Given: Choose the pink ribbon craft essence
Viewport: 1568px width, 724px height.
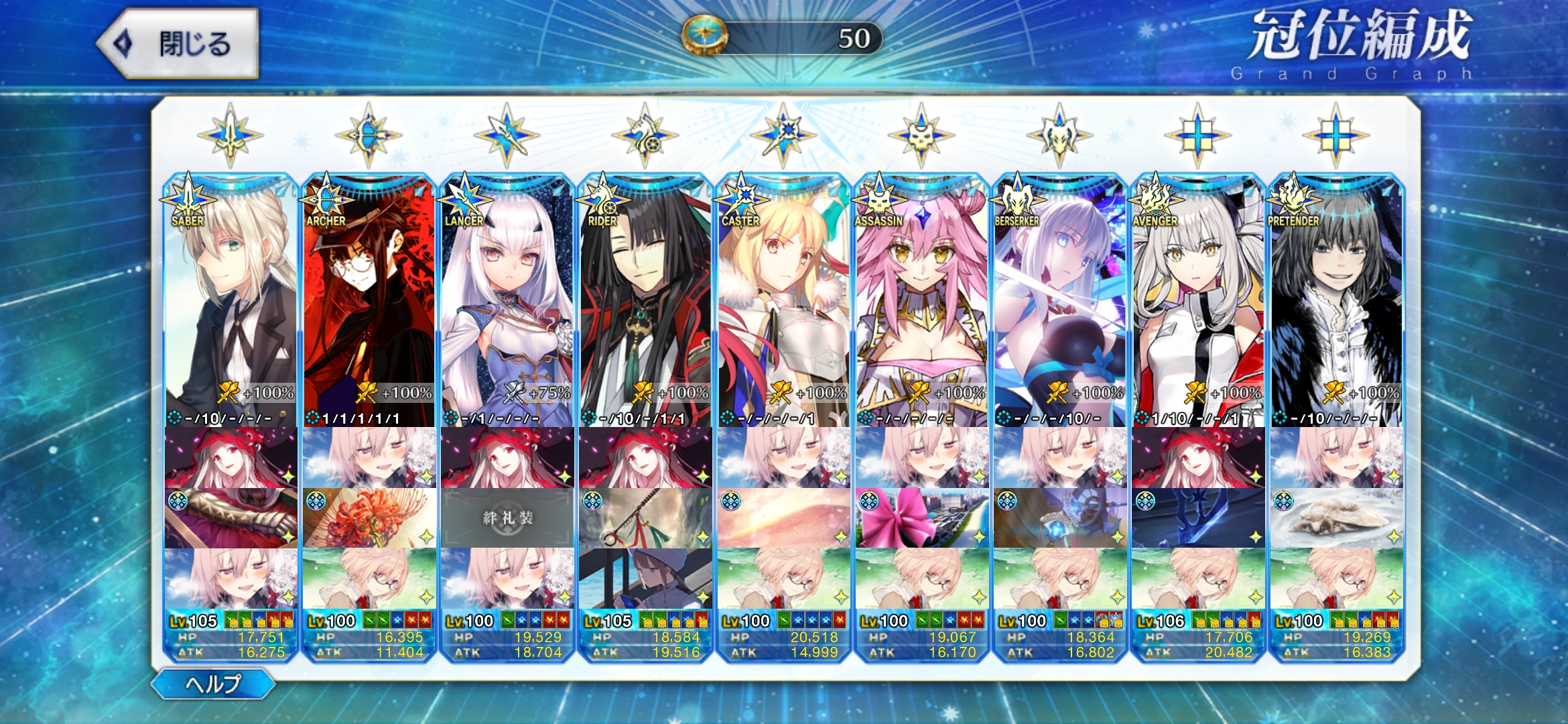Looking at the screenshot, I should 921,518.
